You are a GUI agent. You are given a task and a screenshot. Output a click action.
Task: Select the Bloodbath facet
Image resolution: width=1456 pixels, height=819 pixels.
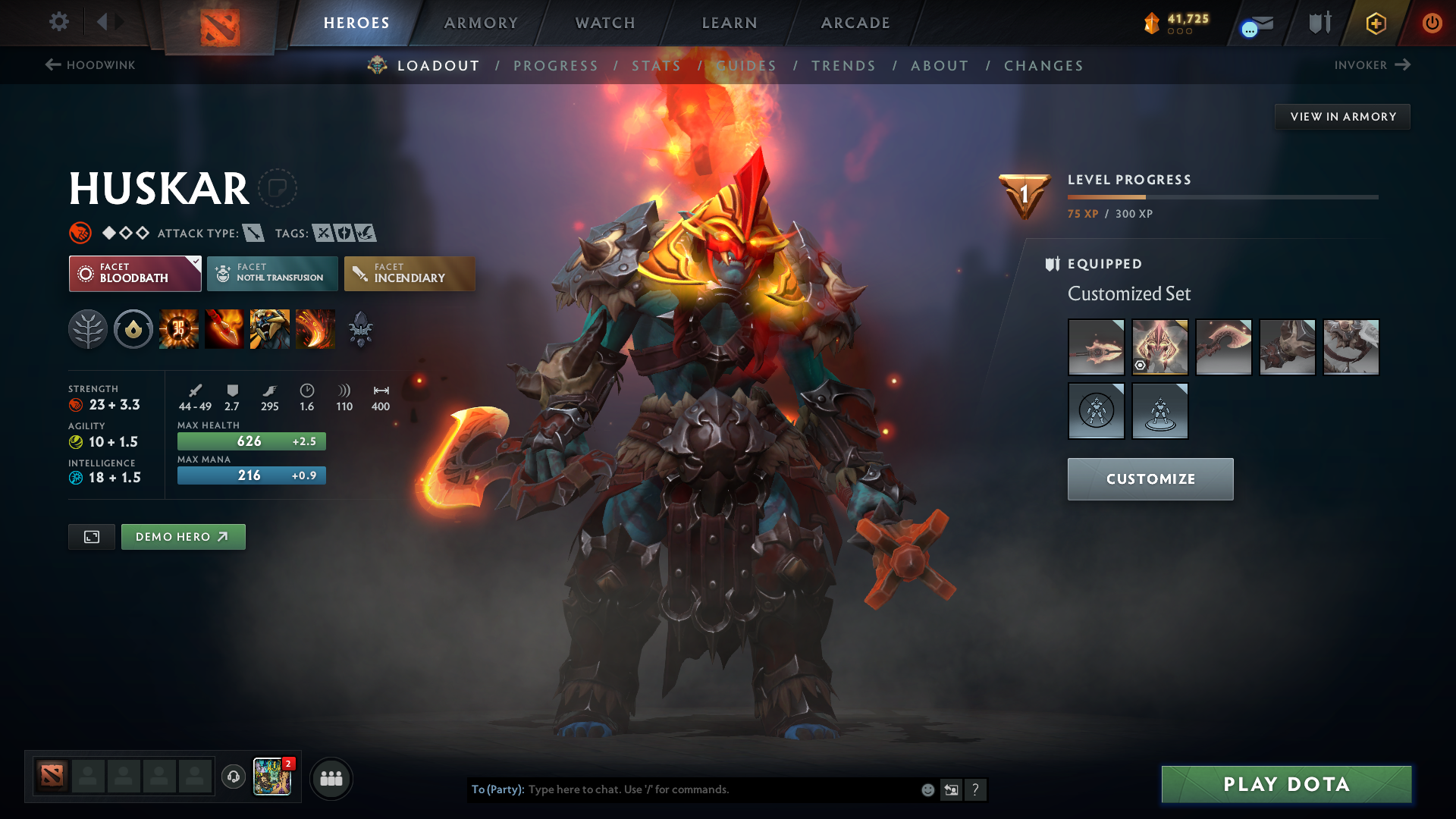pyautogui.click(x=134, y=273)
